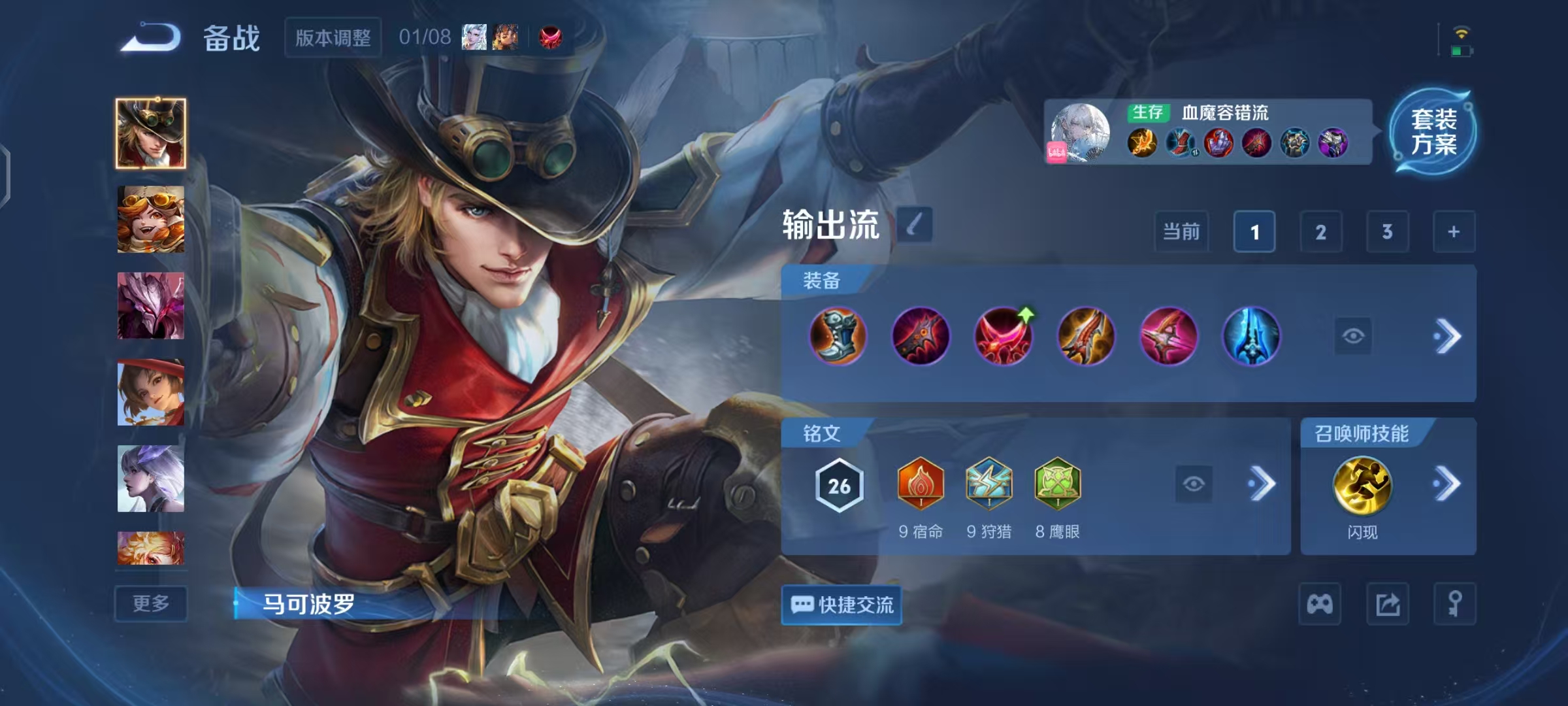Select the second hero thumbnail in left sidebar
Image resolution: width=1568 pixels, height=706 pixels.
pyautogui.click(x=150, y=220)
